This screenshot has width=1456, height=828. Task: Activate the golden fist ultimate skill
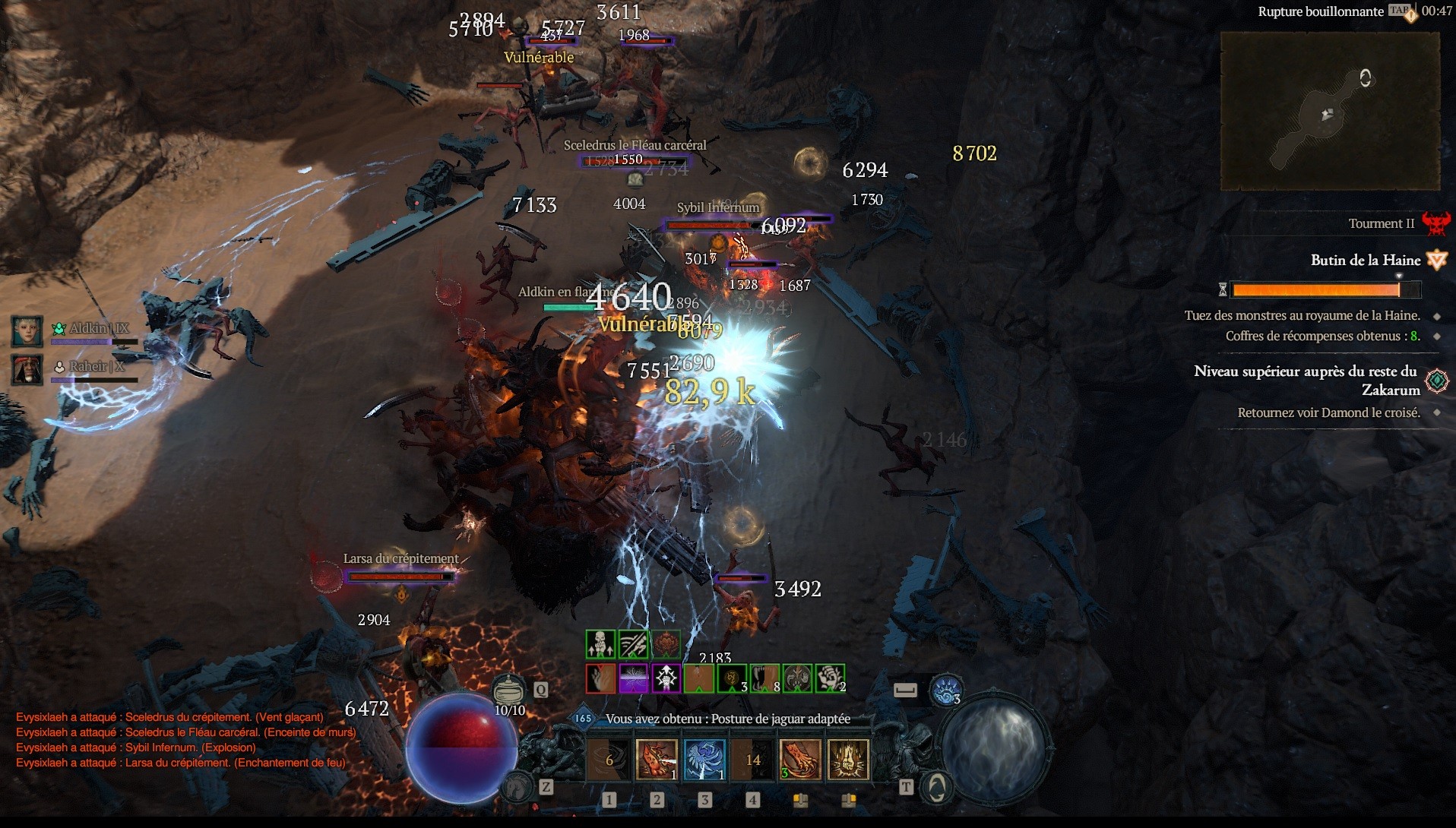pyautogui.click(x=847, y=759)
